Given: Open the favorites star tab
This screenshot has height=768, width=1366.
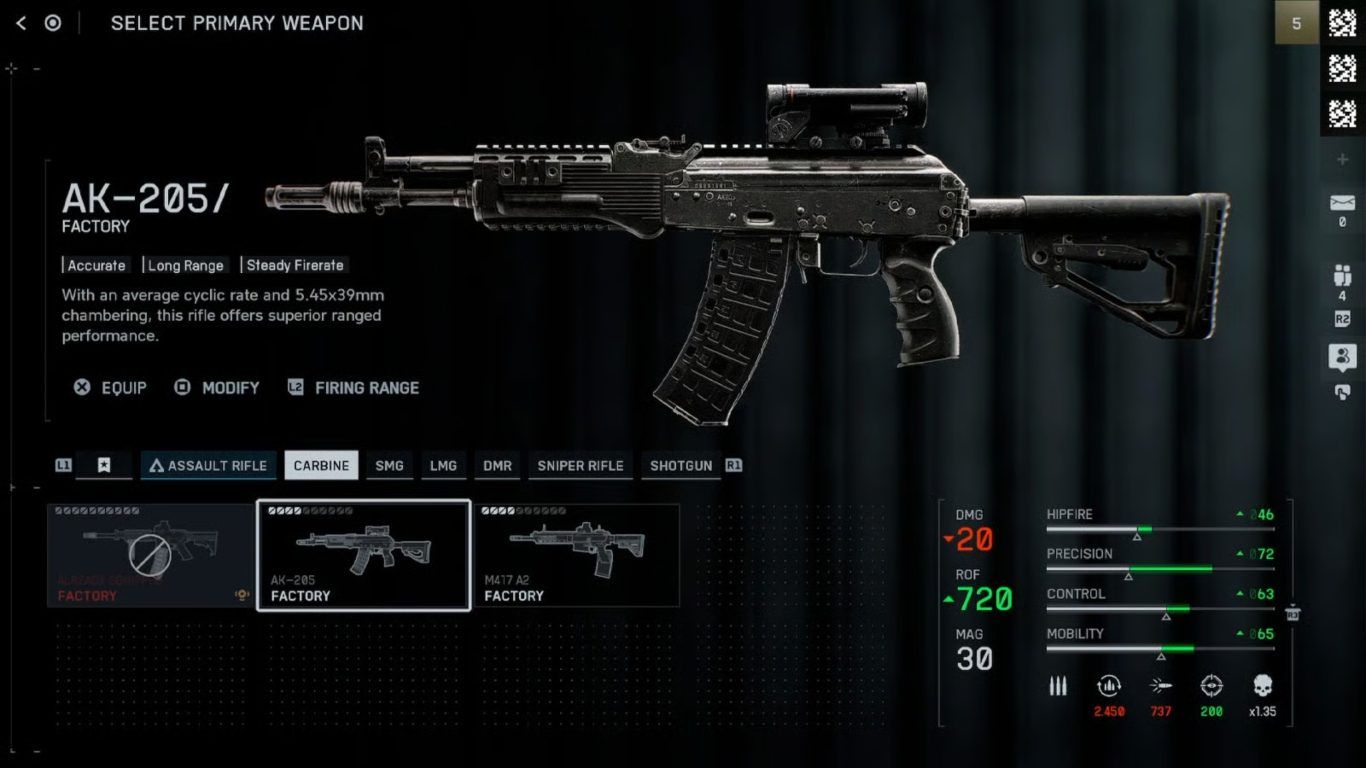Looking at the screenshot, I should pyautogui.click(x=104, y=466).
